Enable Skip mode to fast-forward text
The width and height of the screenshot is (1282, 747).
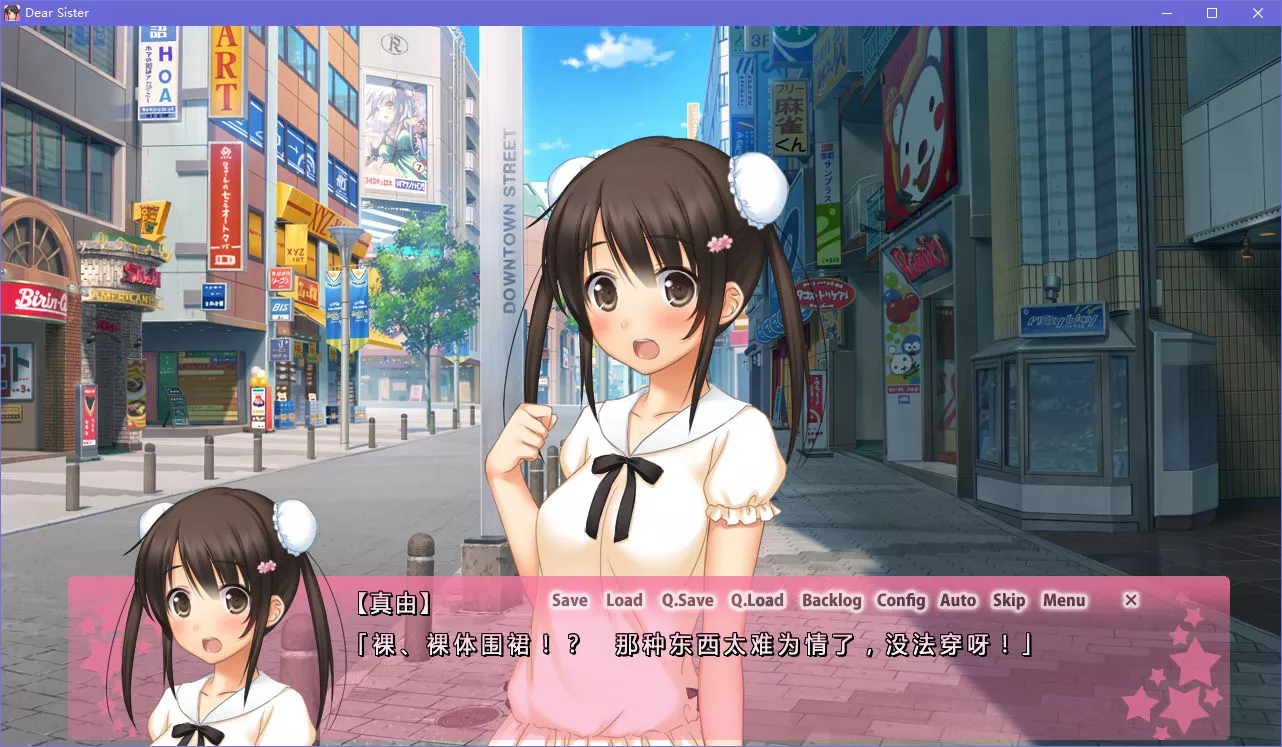pos(1008,600)
